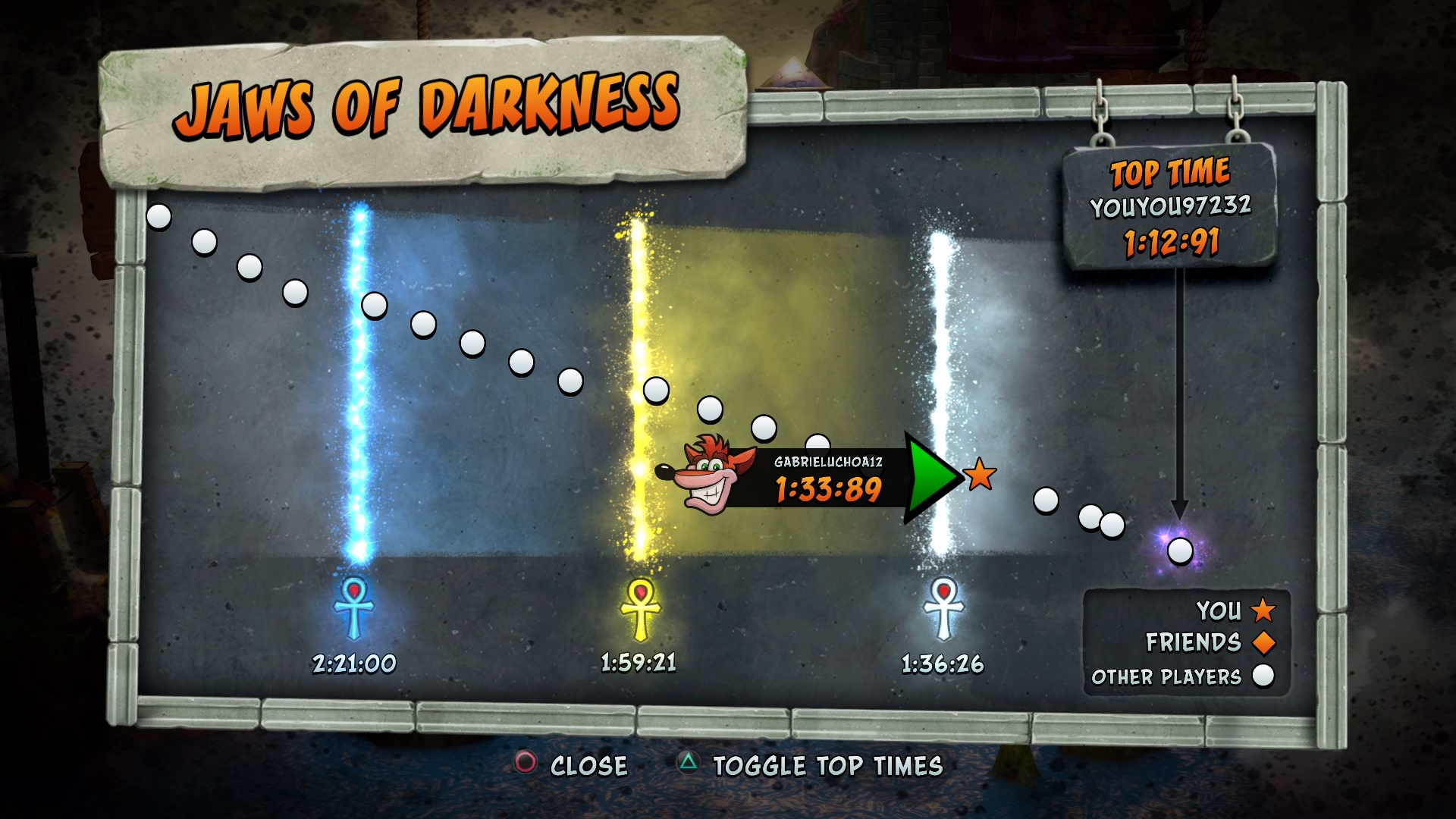
Task: Select the gold ankh relic icon
Action: [640, 608]
